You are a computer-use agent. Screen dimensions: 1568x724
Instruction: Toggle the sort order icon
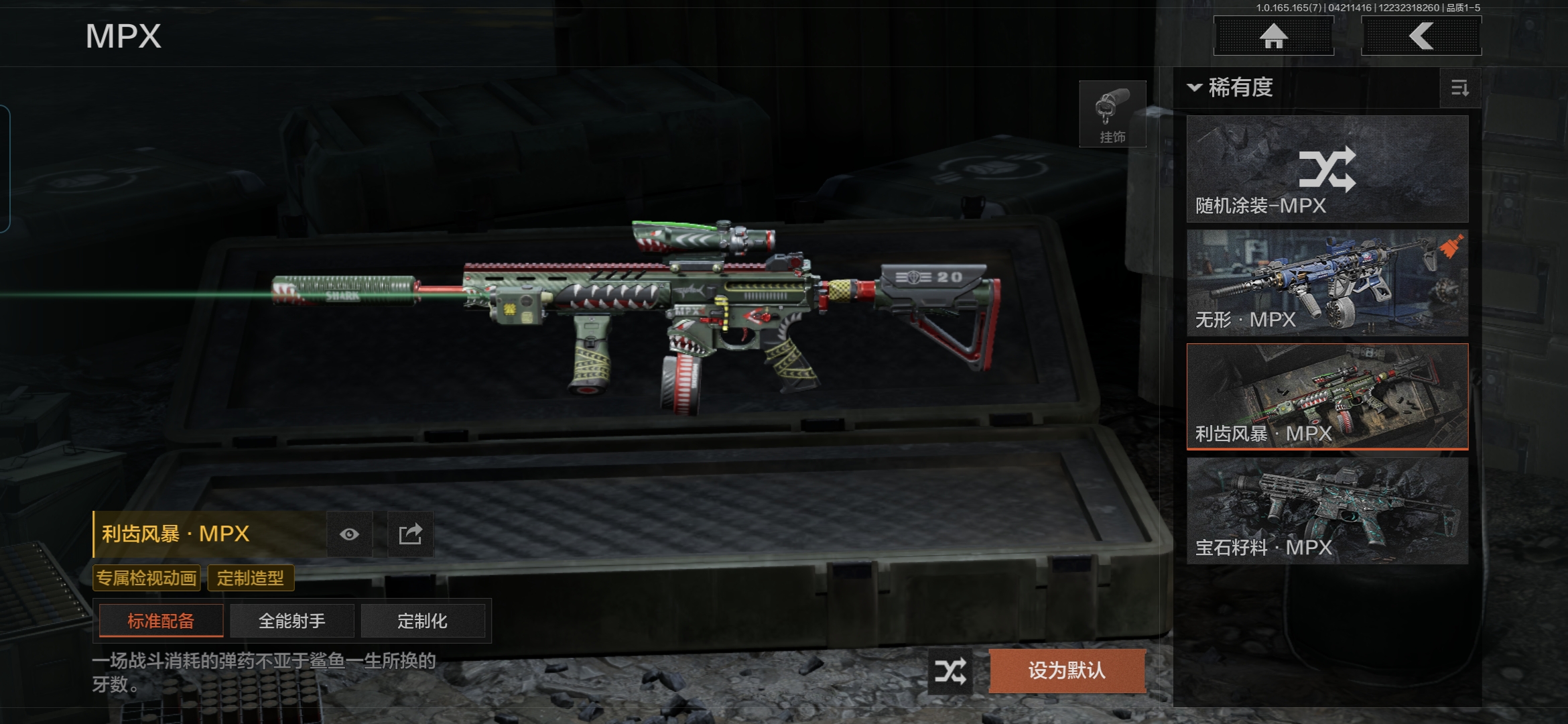click(1459, 88)
